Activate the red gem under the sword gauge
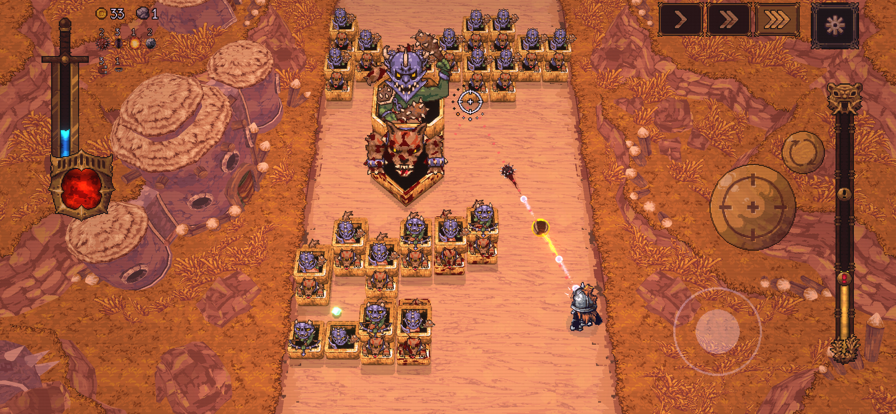Screen dimensions: 896x414 pyautogui.click(x=82, y=186)
